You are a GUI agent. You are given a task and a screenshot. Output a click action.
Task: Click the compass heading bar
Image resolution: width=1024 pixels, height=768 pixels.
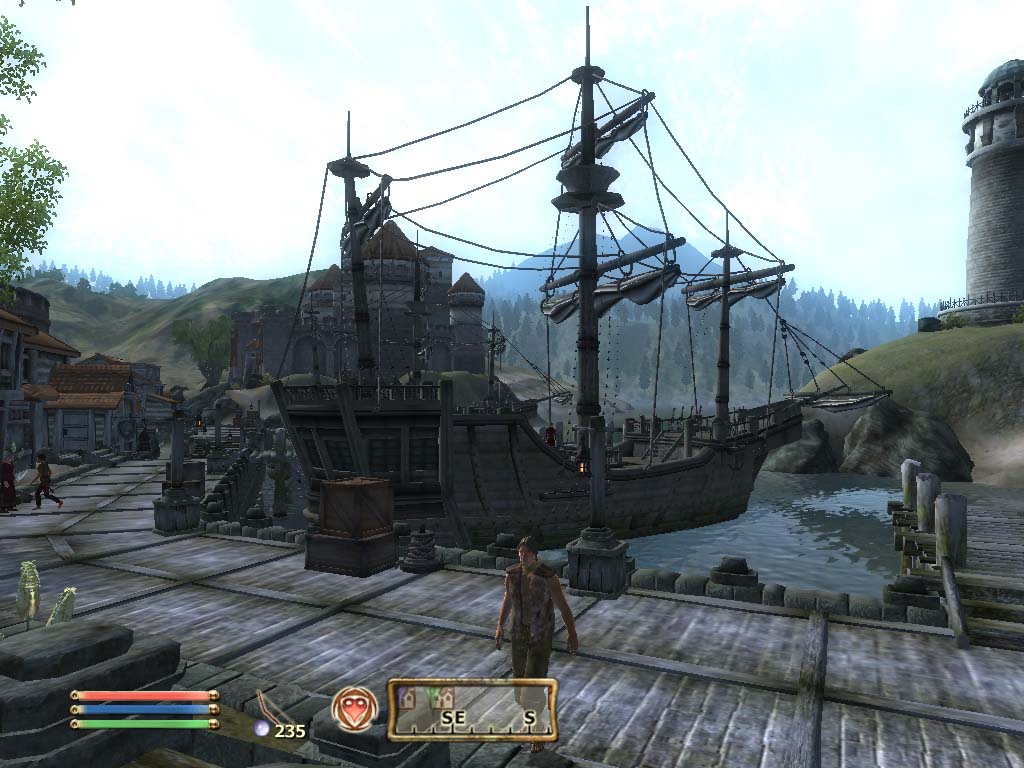tap(472, 709)
